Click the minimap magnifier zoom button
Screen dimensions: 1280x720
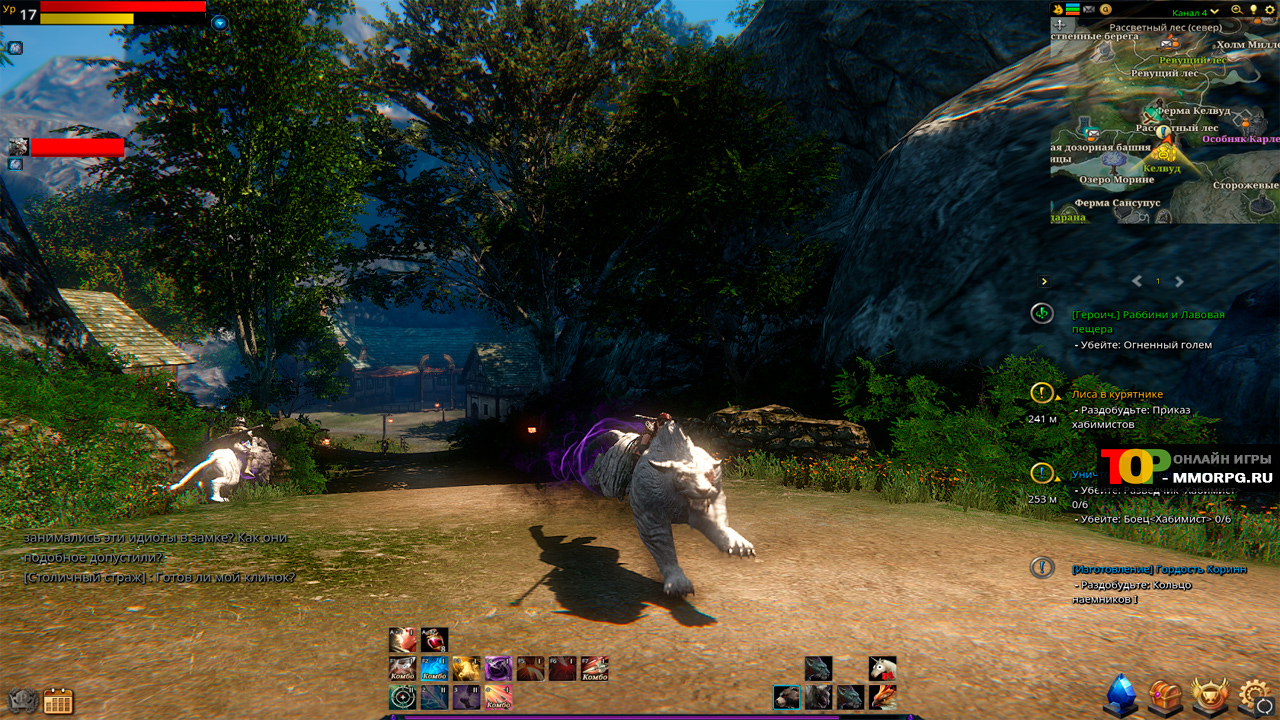pos(1236,9)
